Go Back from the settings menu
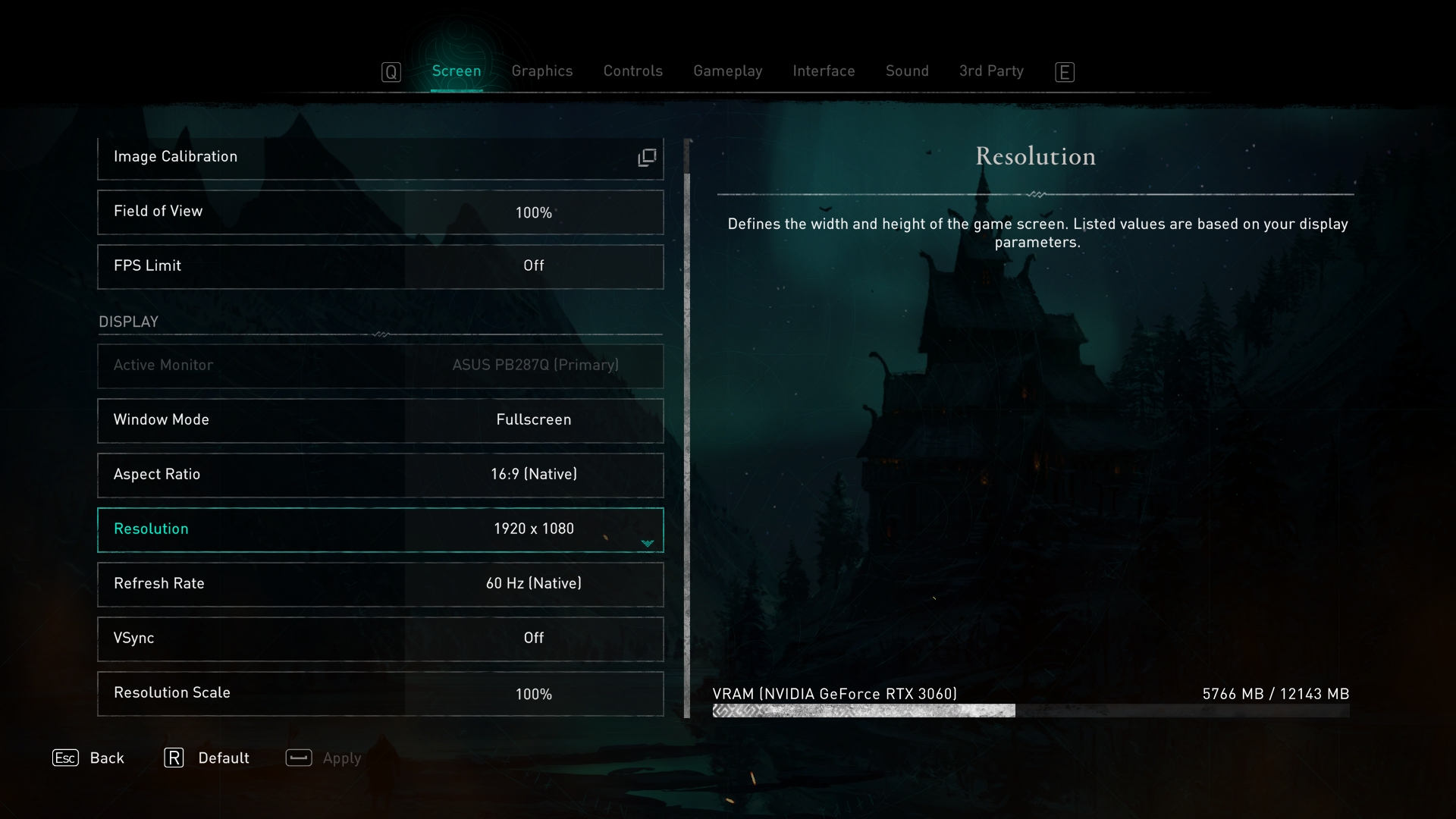The height and width of the screenshot is (819, 1456). (89, 758)
